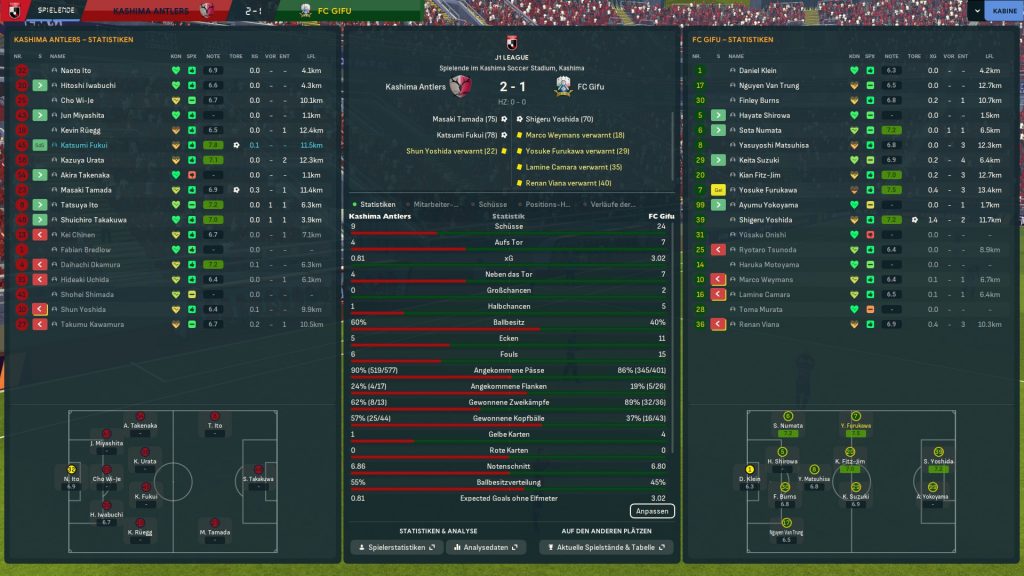Expand the dropdown arrow beside Kabine
The width and height of the screenshot is (1024, 576).
point(975,10)
